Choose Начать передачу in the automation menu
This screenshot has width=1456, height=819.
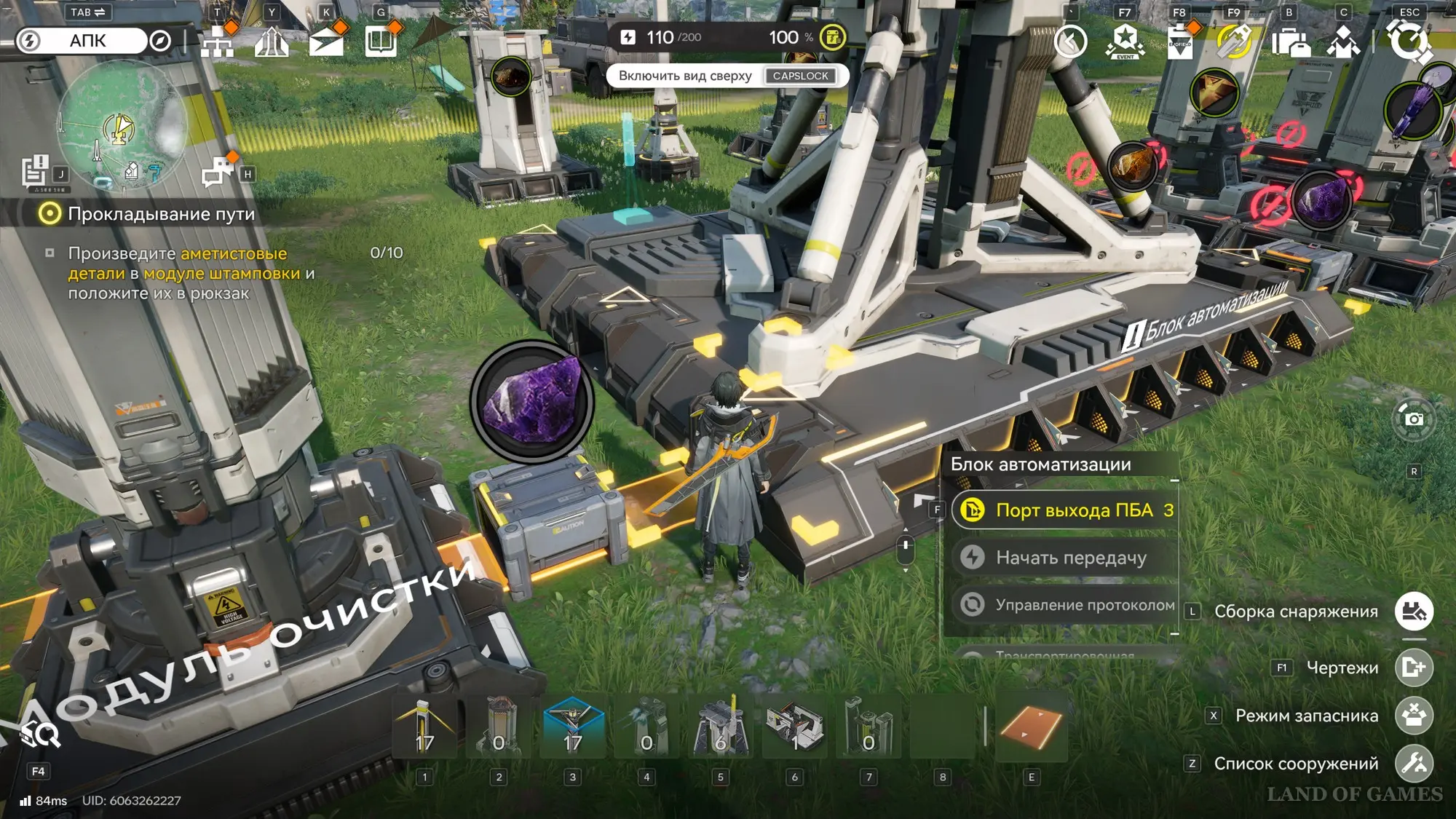tap(1065, 558)
